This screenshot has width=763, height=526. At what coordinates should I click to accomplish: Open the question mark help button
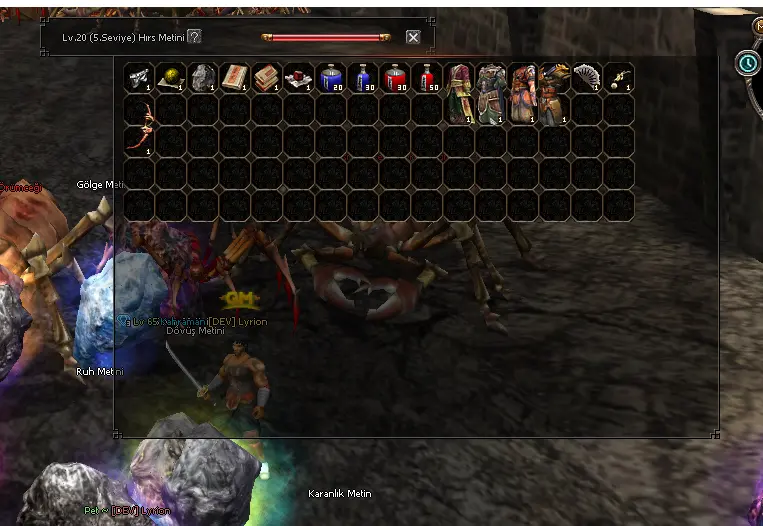click(194, 37)
